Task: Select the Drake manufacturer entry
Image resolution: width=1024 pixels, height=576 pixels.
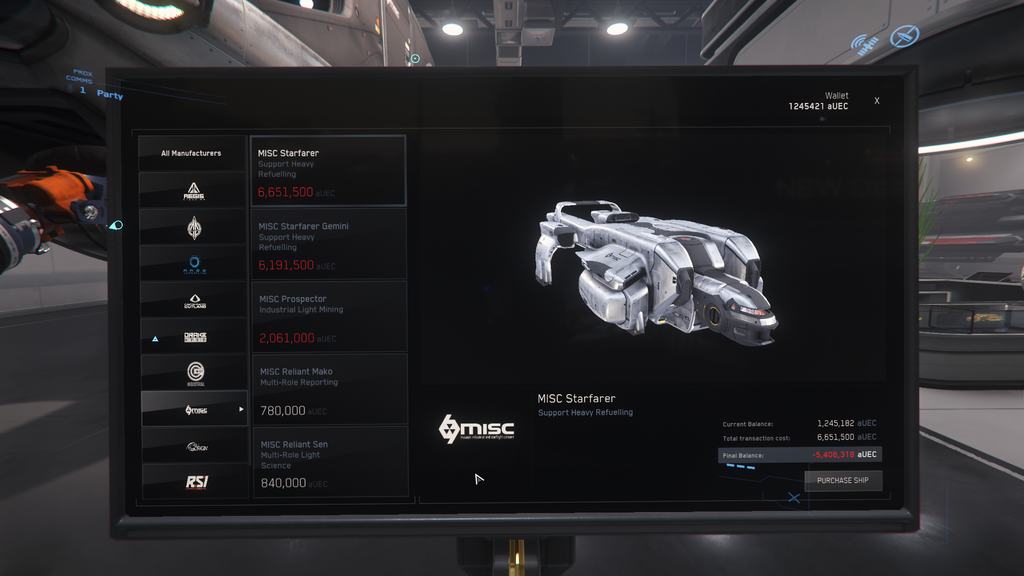Action: click(x=194, y=337)
